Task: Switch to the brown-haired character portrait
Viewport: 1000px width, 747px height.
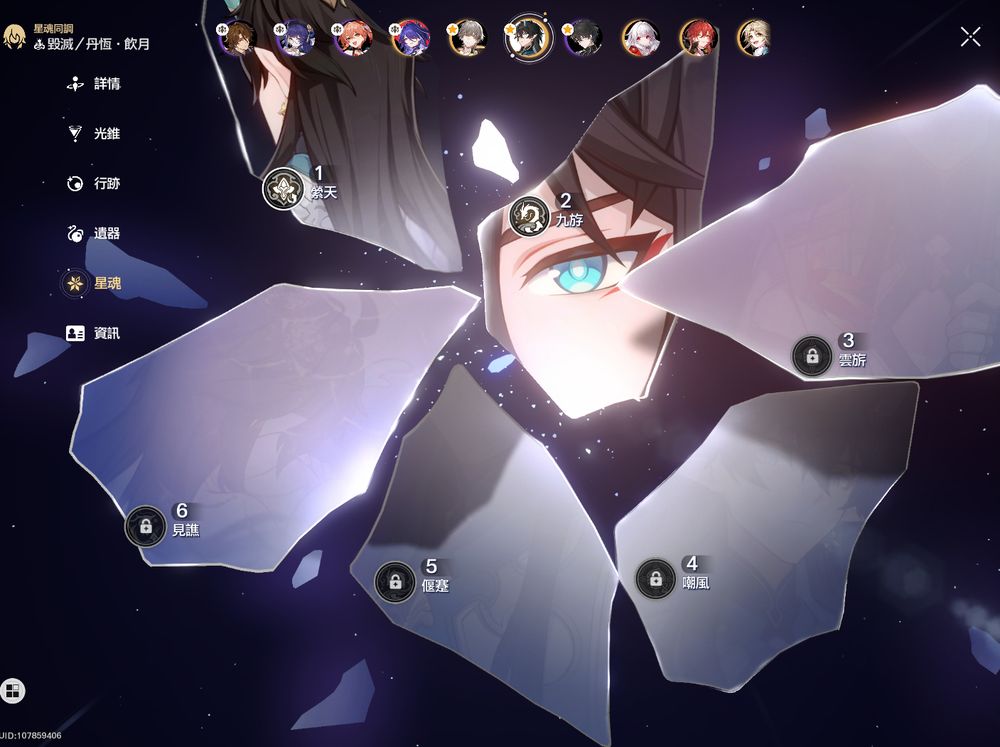Action: tap(238, 38)
